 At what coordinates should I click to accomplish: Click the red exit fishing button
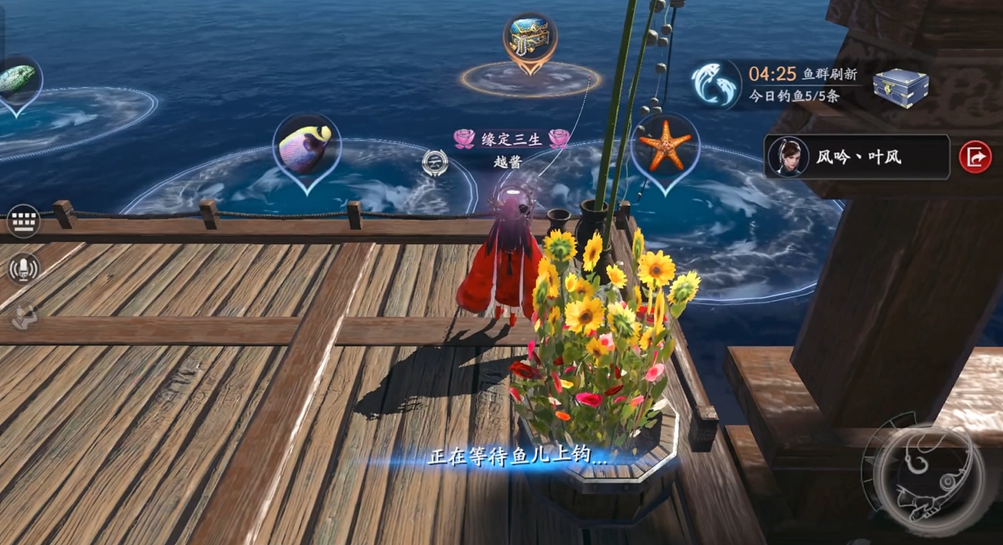[975, 157]
